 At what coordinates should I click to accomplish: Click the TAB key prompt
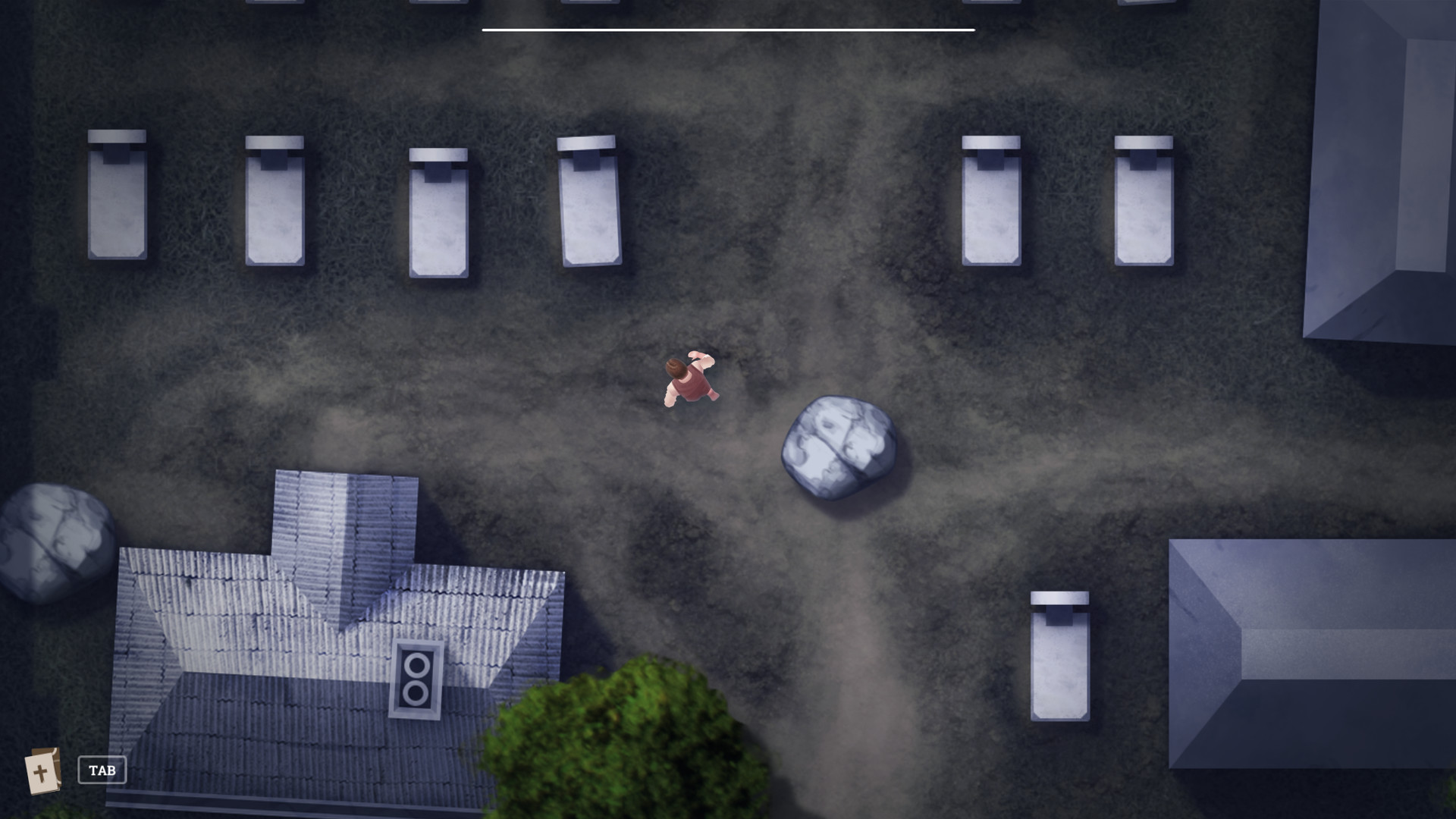click(x=102, y=770)
